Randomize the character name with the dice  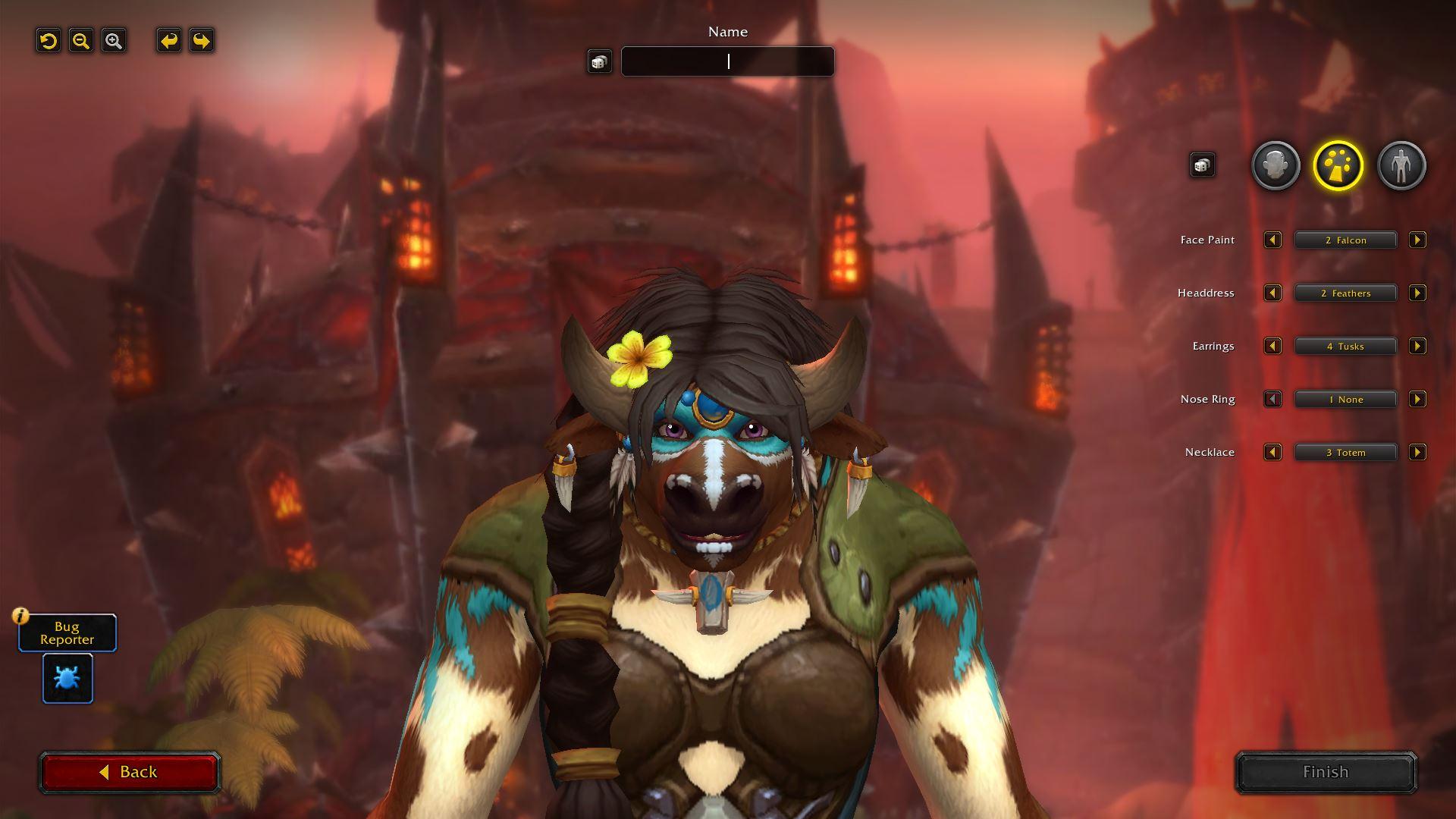point(599,62)
